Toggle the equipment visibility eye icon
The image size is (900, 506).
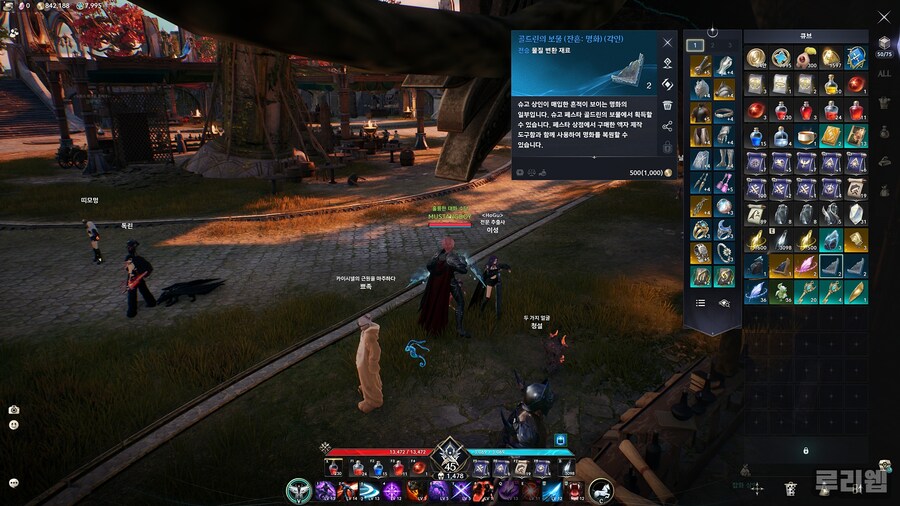click(725, 302)
